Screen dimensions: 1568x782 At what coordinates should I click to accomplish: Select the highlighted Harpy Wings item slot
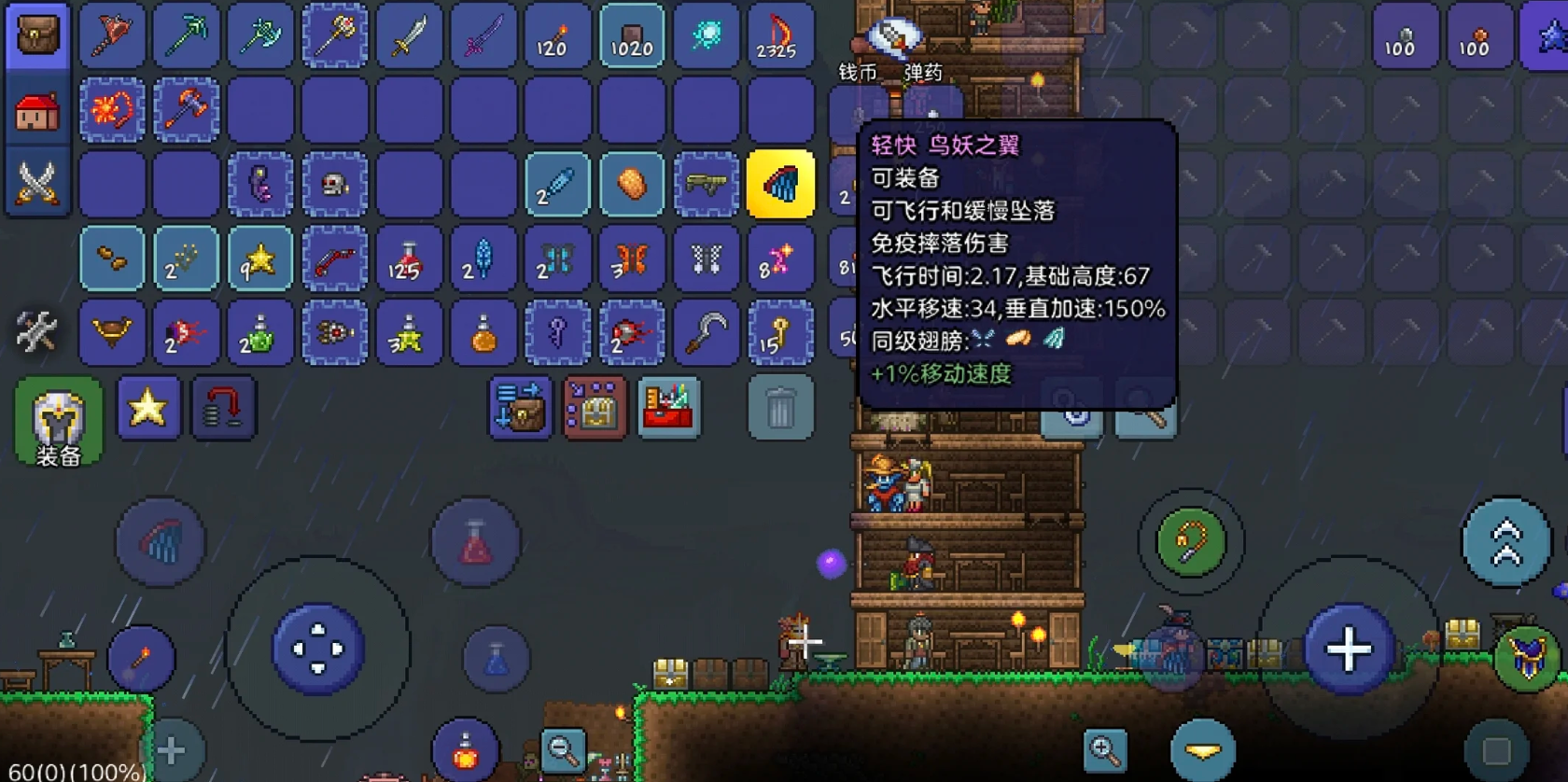[781, 184]
